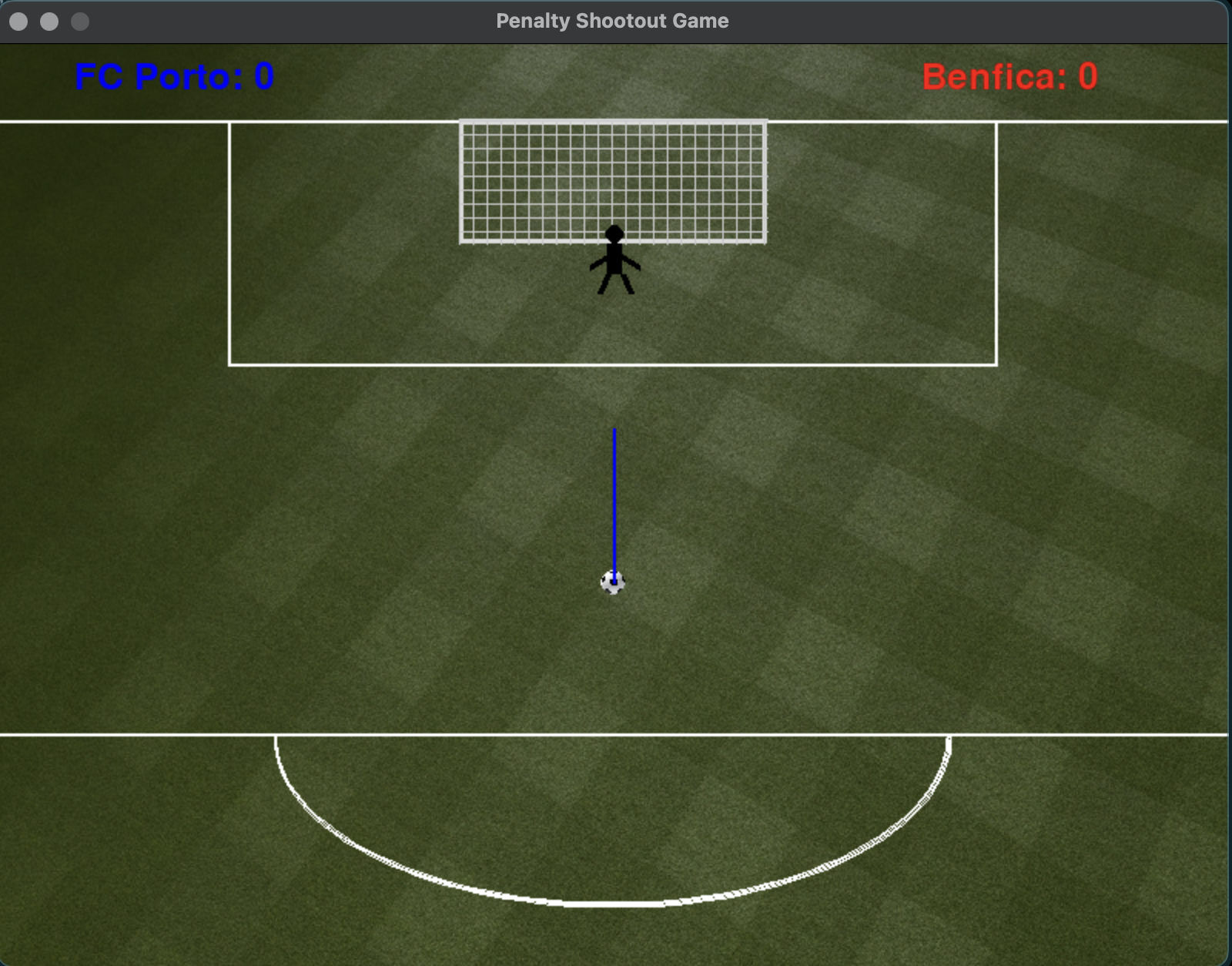Click the soccer ball on penalty spot
The image size is (1232, 966).
click(613, 583)
